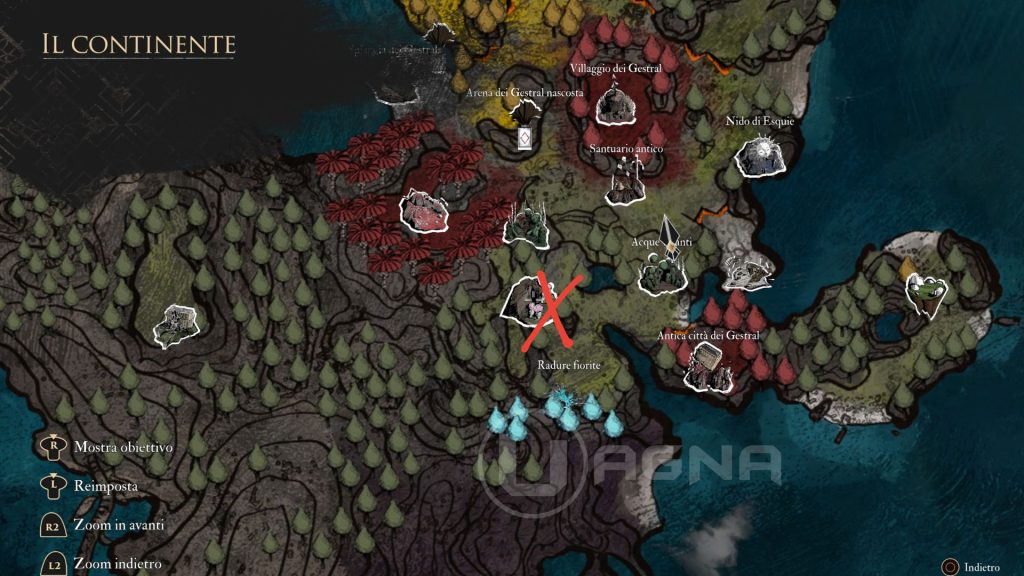The width and height of the screenshot is (1024, 576).
Task: Select the red rocky marker in the red forest
Action: coord(423,211)
